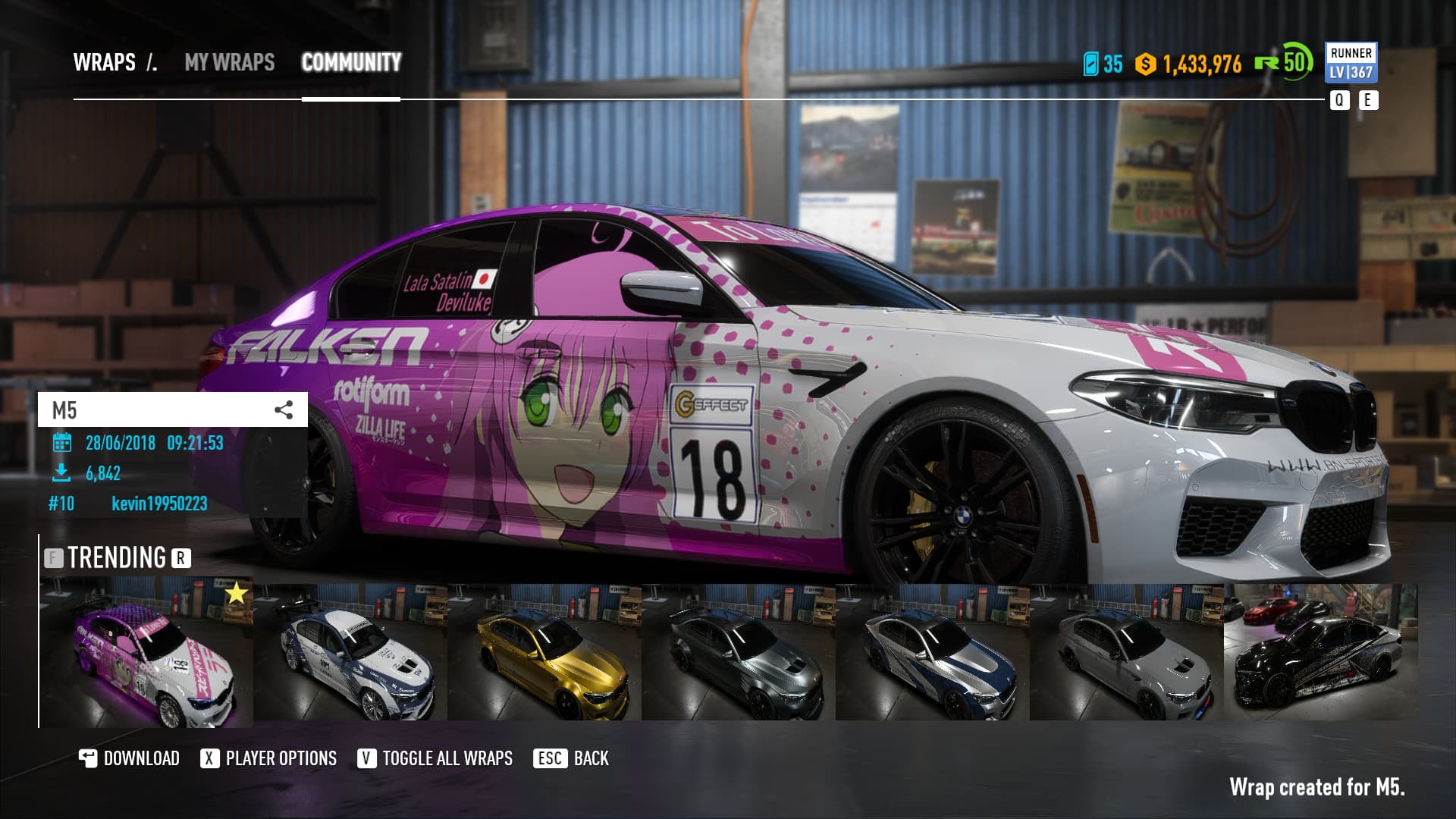
Task: Open the Runner level 367 badge
Action: tap(1351, 63)
